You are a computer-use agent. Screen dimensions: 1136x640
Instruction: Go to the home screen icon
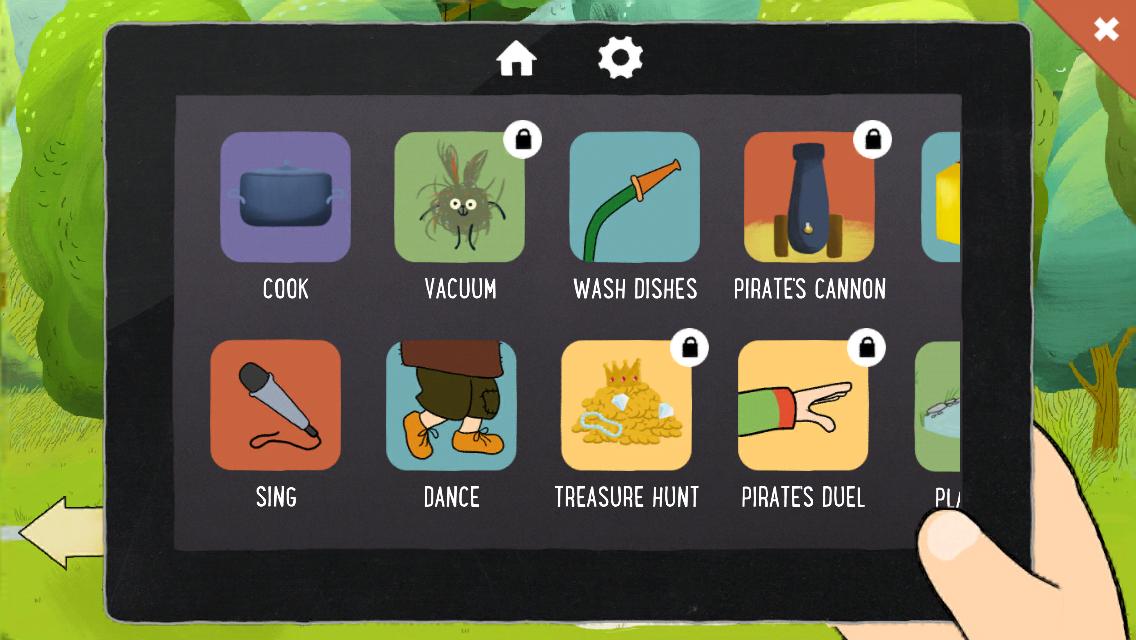point(517,59)
